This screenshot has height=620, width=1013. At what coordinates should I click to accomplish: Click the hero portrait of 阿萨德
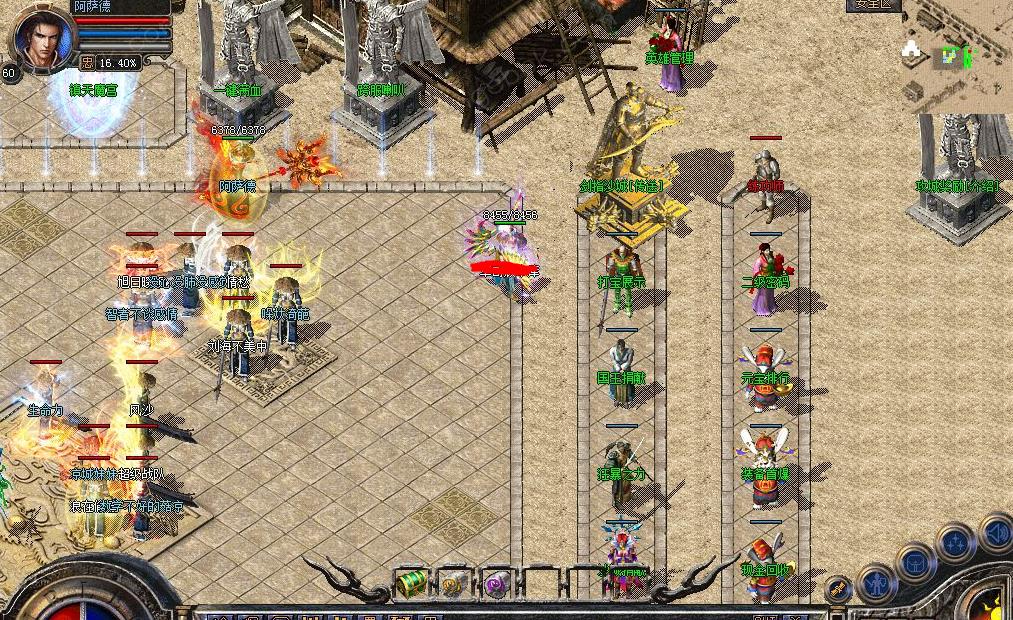tap(42, 36)
